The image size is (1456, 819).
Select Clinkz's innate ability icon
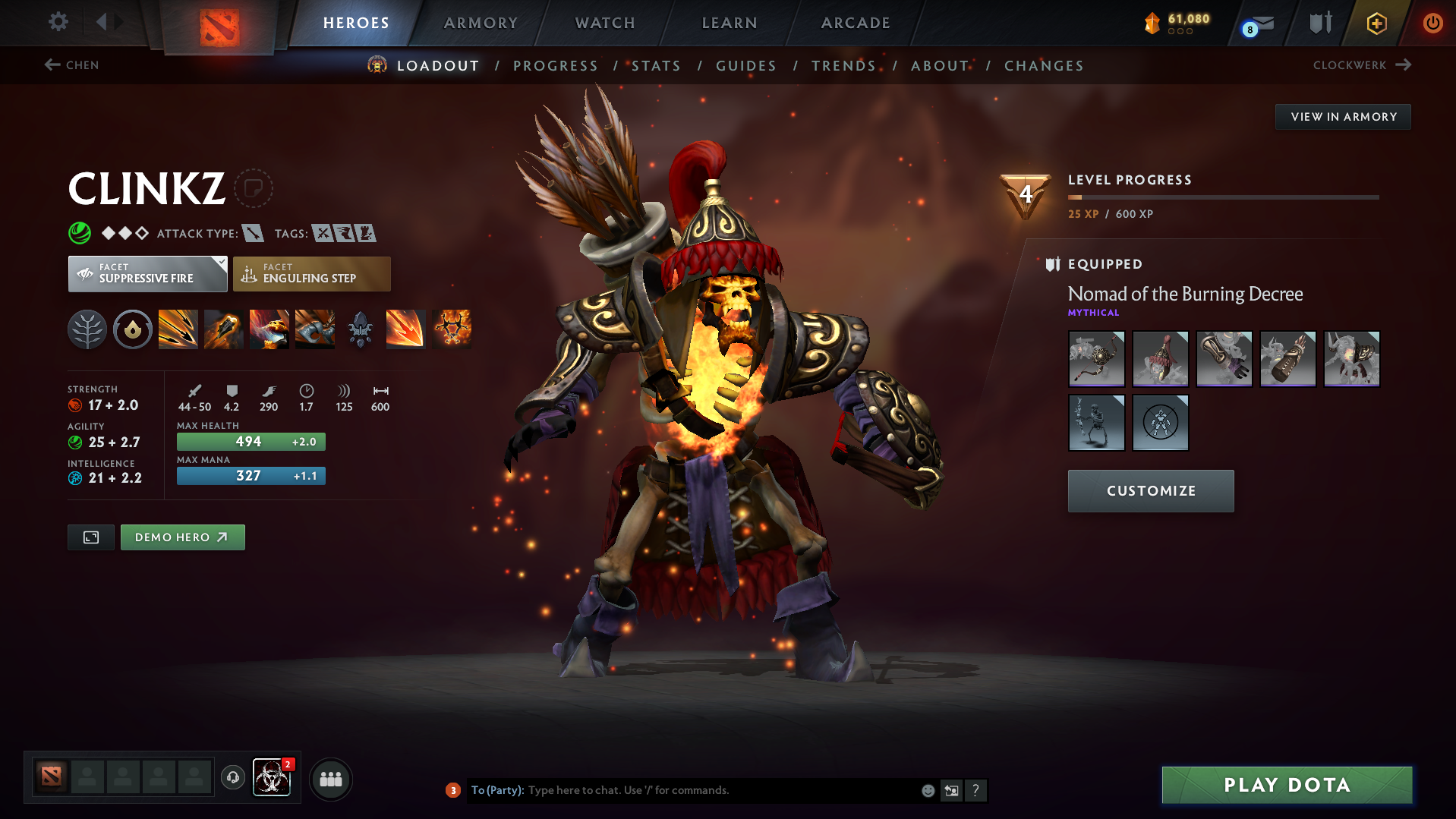point(132,329)
